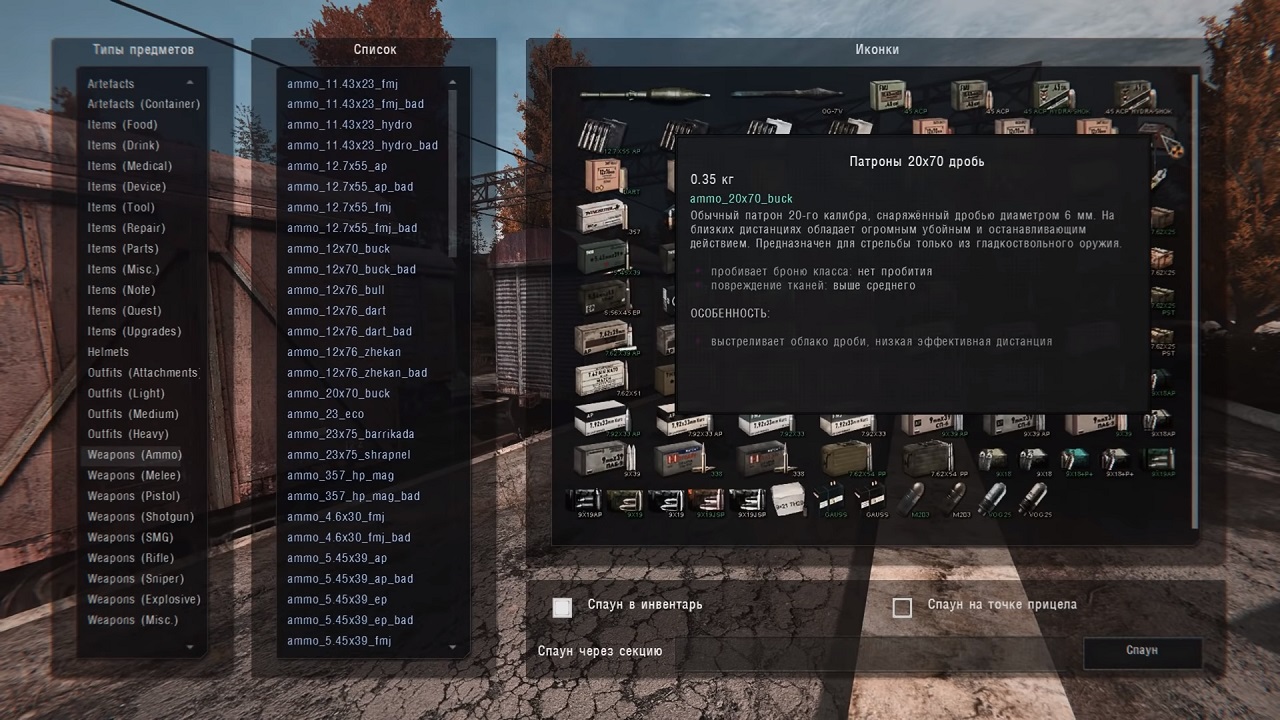
Task: Pick ammo_20x70_buck list entry
Action: [338, 393]
